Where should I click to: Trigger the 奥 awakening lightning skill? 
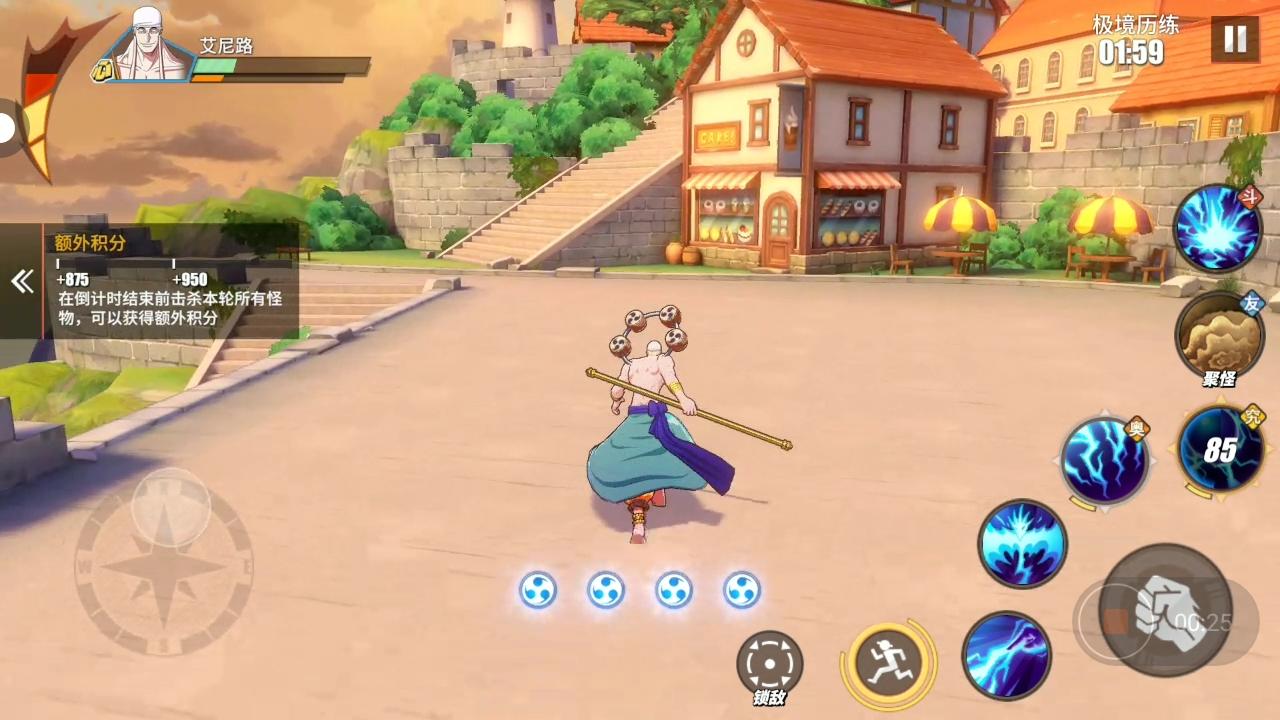tap(1105, 458)
